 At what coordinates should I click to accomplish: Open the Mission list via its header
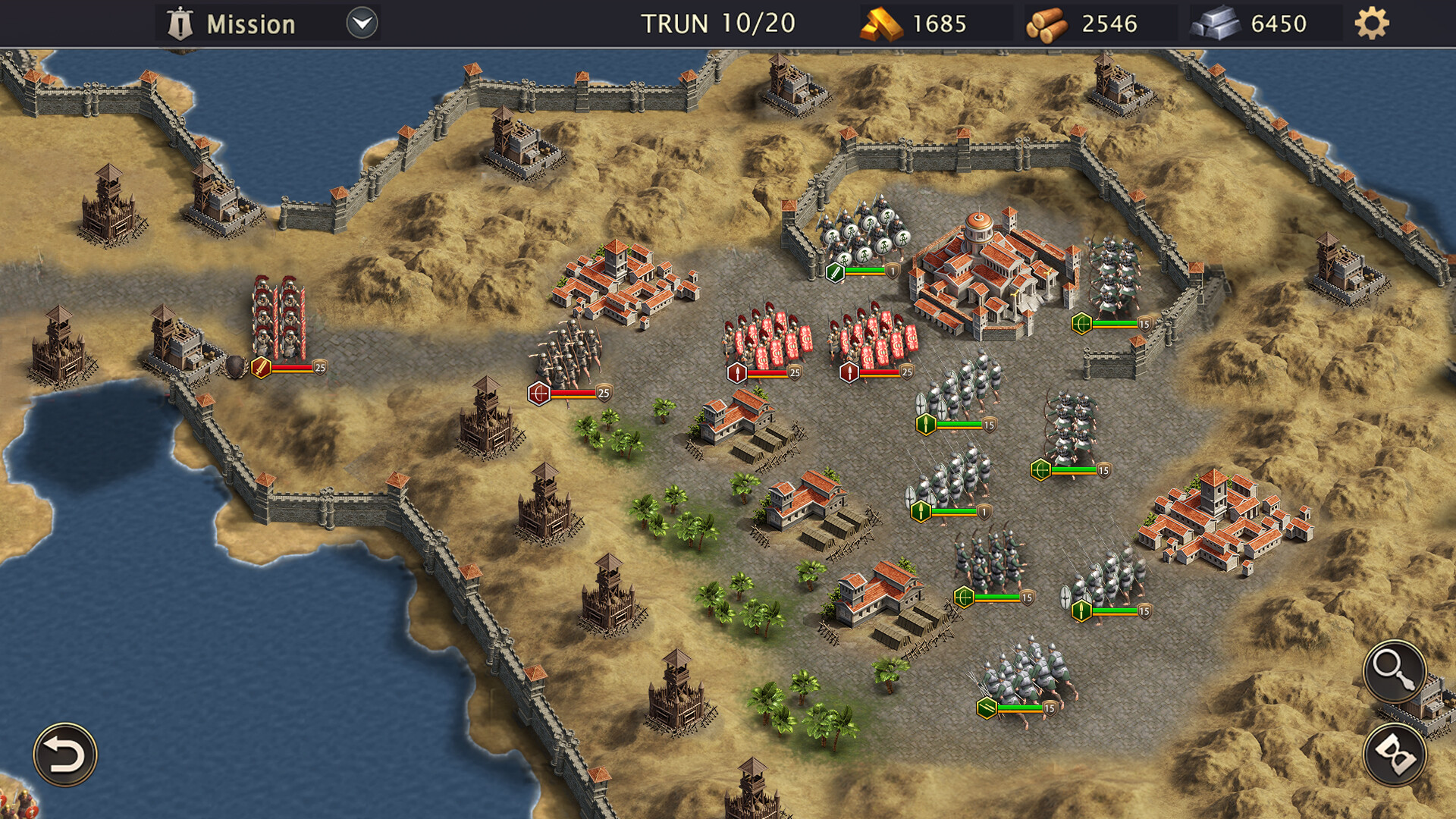pyautogui.click(x=250, y=23)
